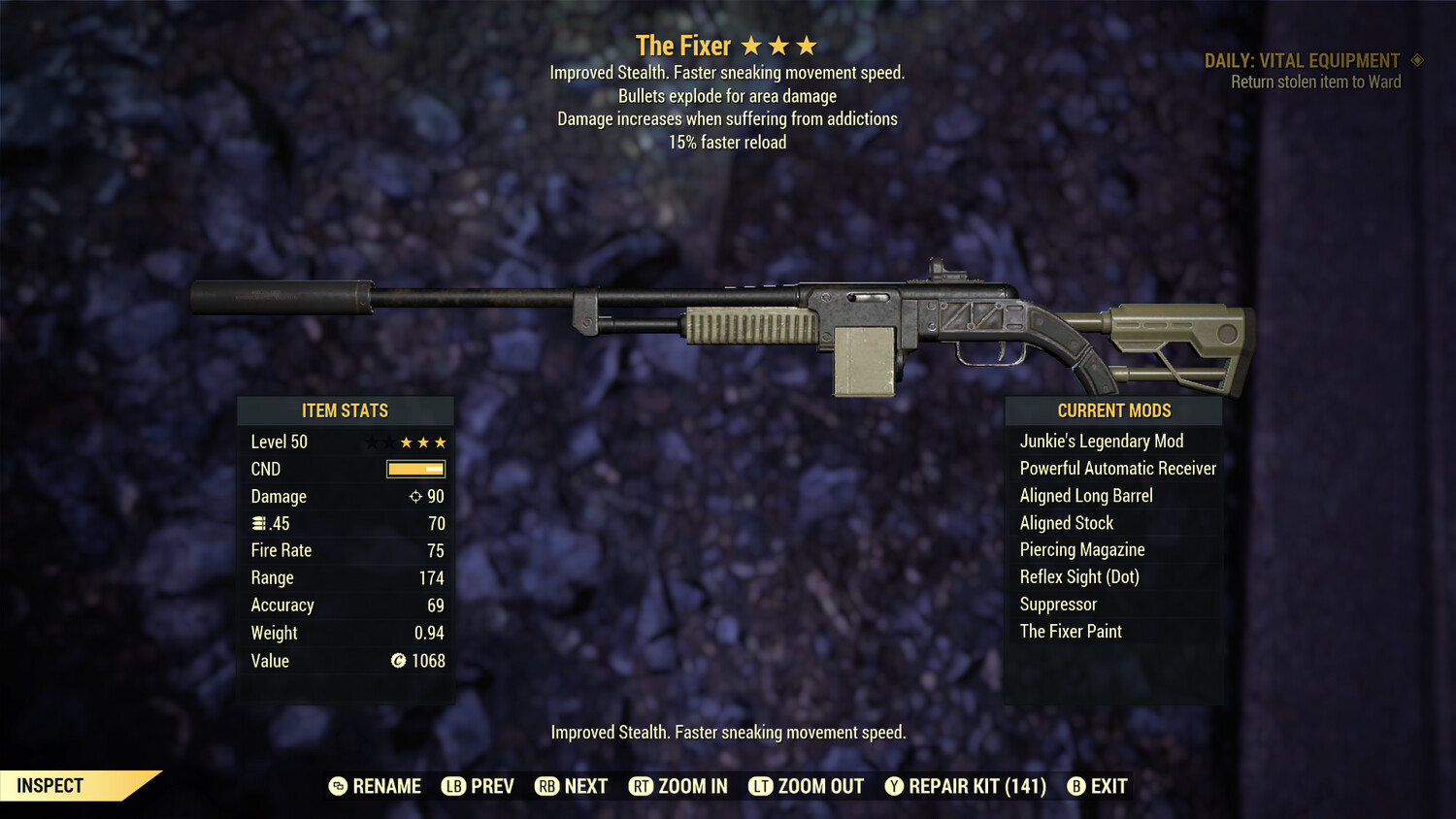Click the Y button icon beside REPAIR KIT
This screenshot has width=1456, height=819.
894,786
